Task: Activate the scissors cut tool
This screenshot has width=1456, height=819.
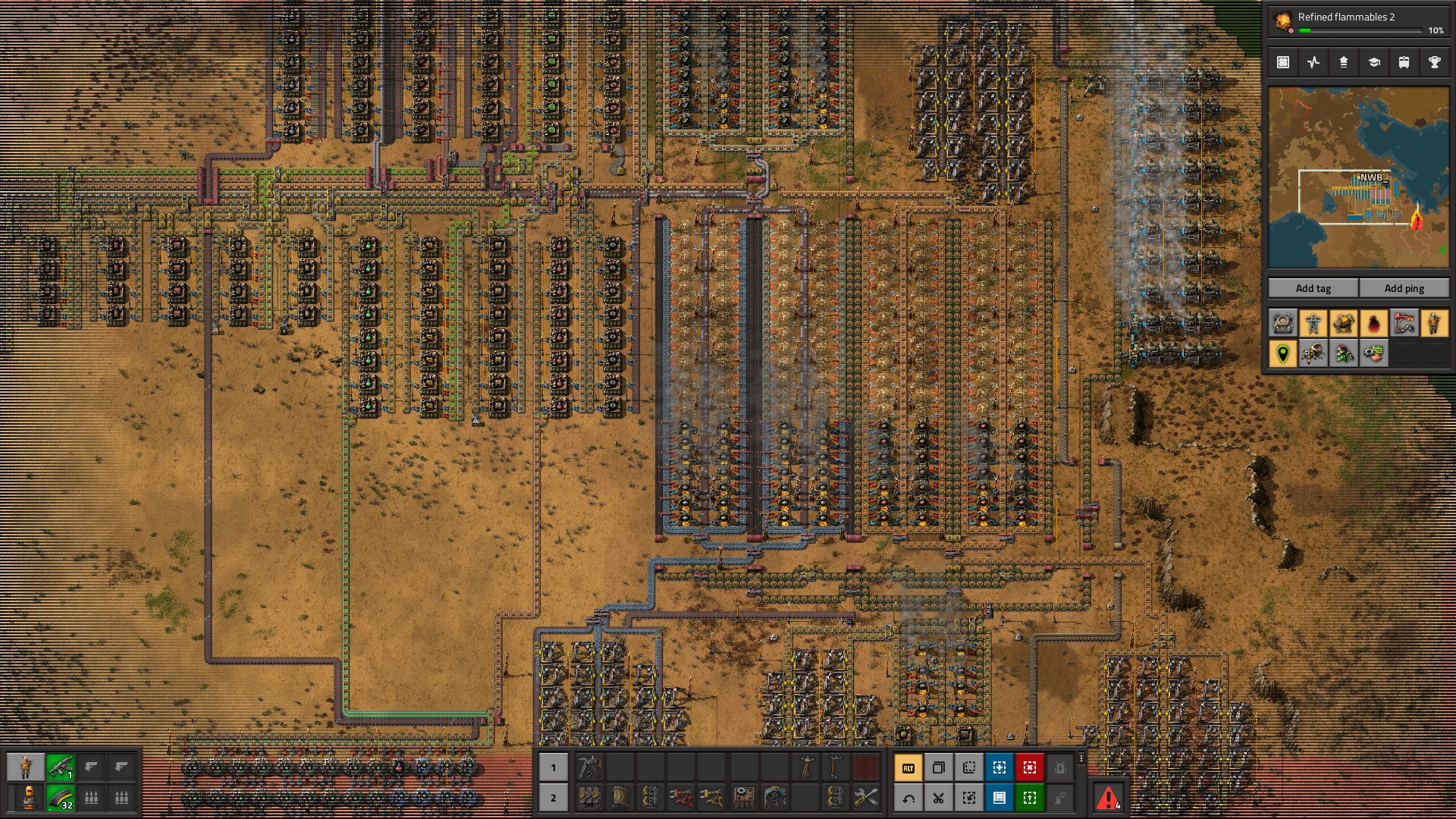Action: coord(939,798)
